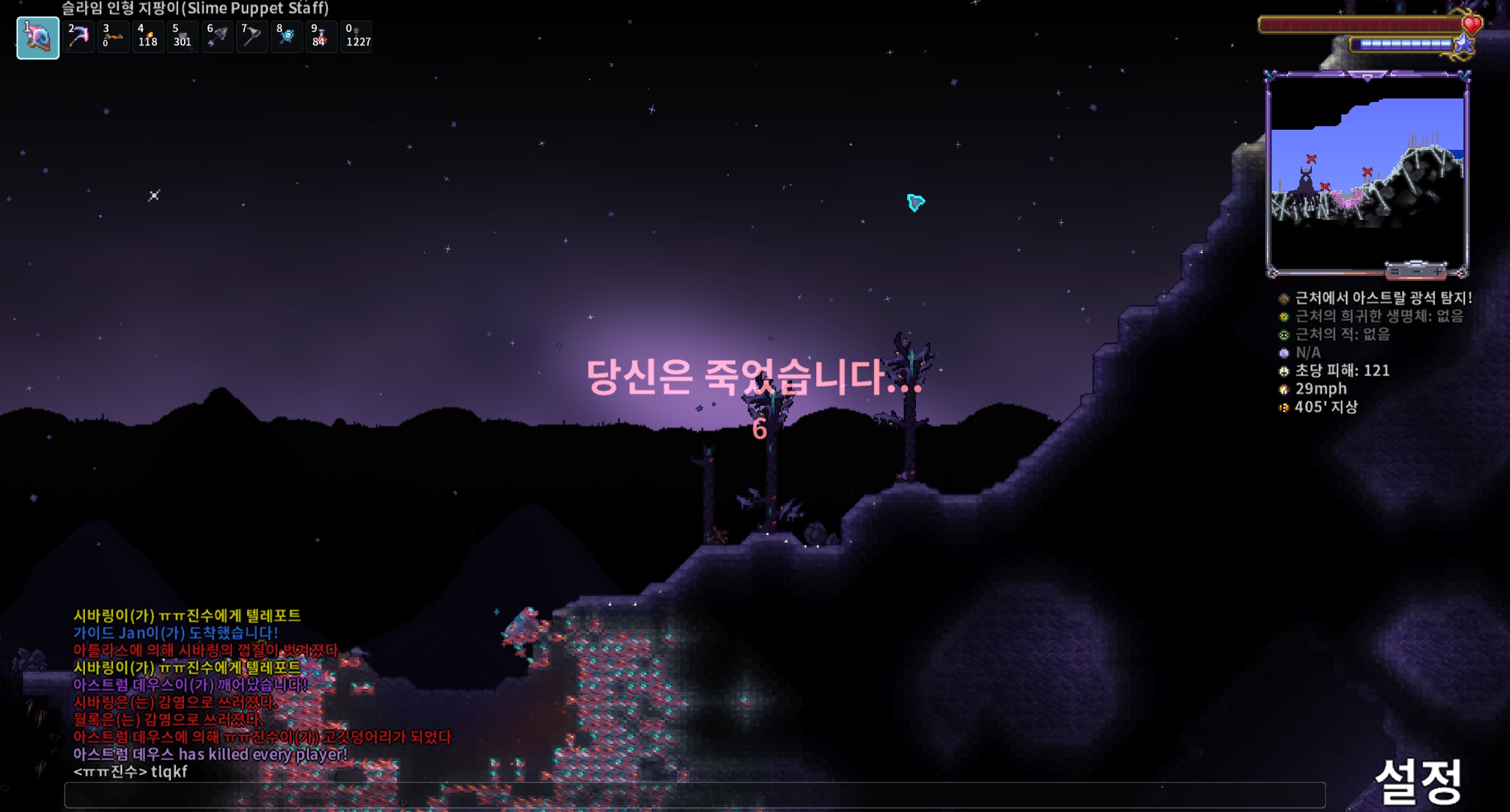1510x812 pixels.
Task: Select the pickaxe in hotbar slot 2
Action: pyautogui.click(x=78, y=37)
